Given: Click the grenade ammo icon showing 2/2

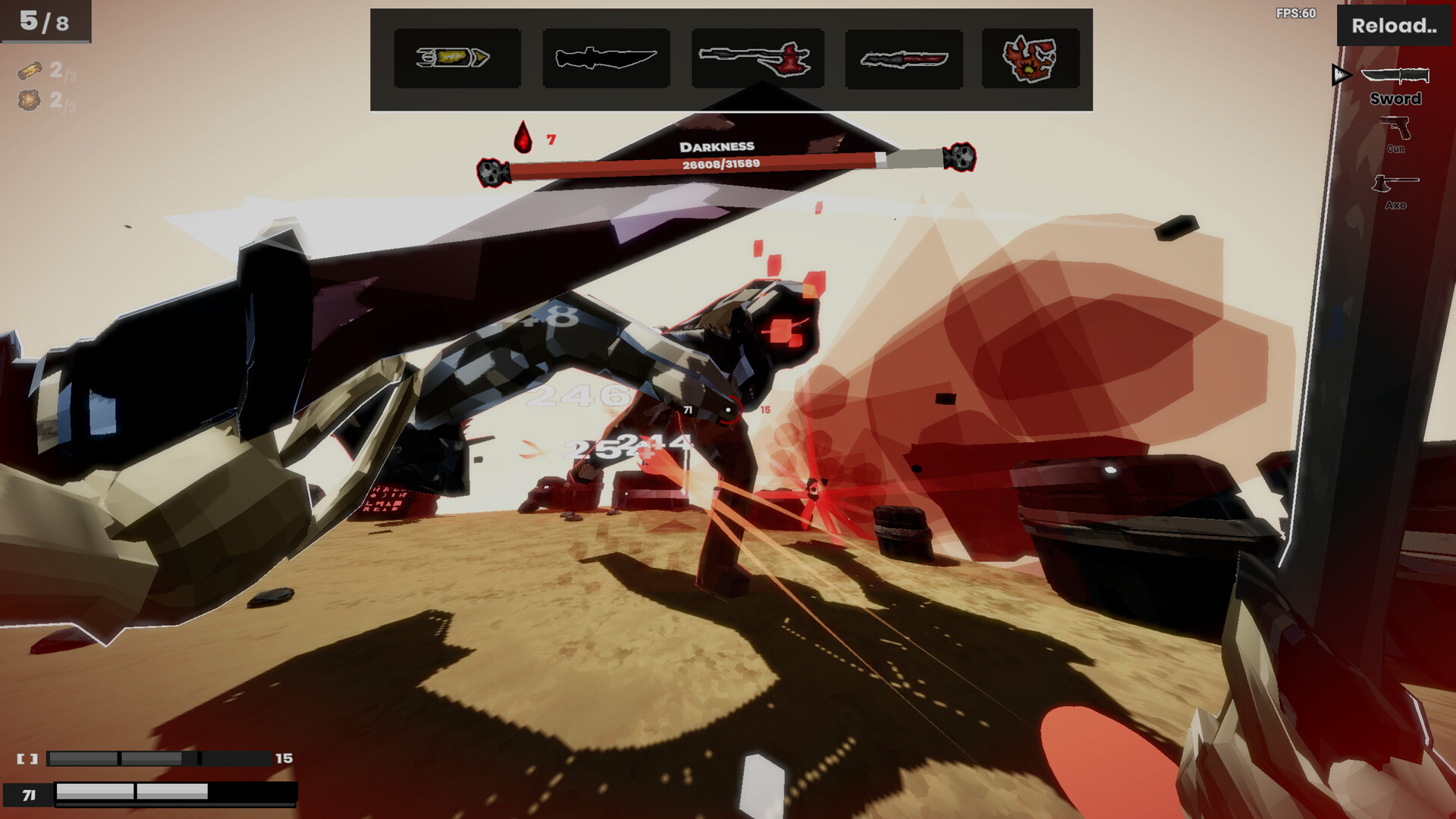Looking at the screenshot, I should [x=29, y=101].
